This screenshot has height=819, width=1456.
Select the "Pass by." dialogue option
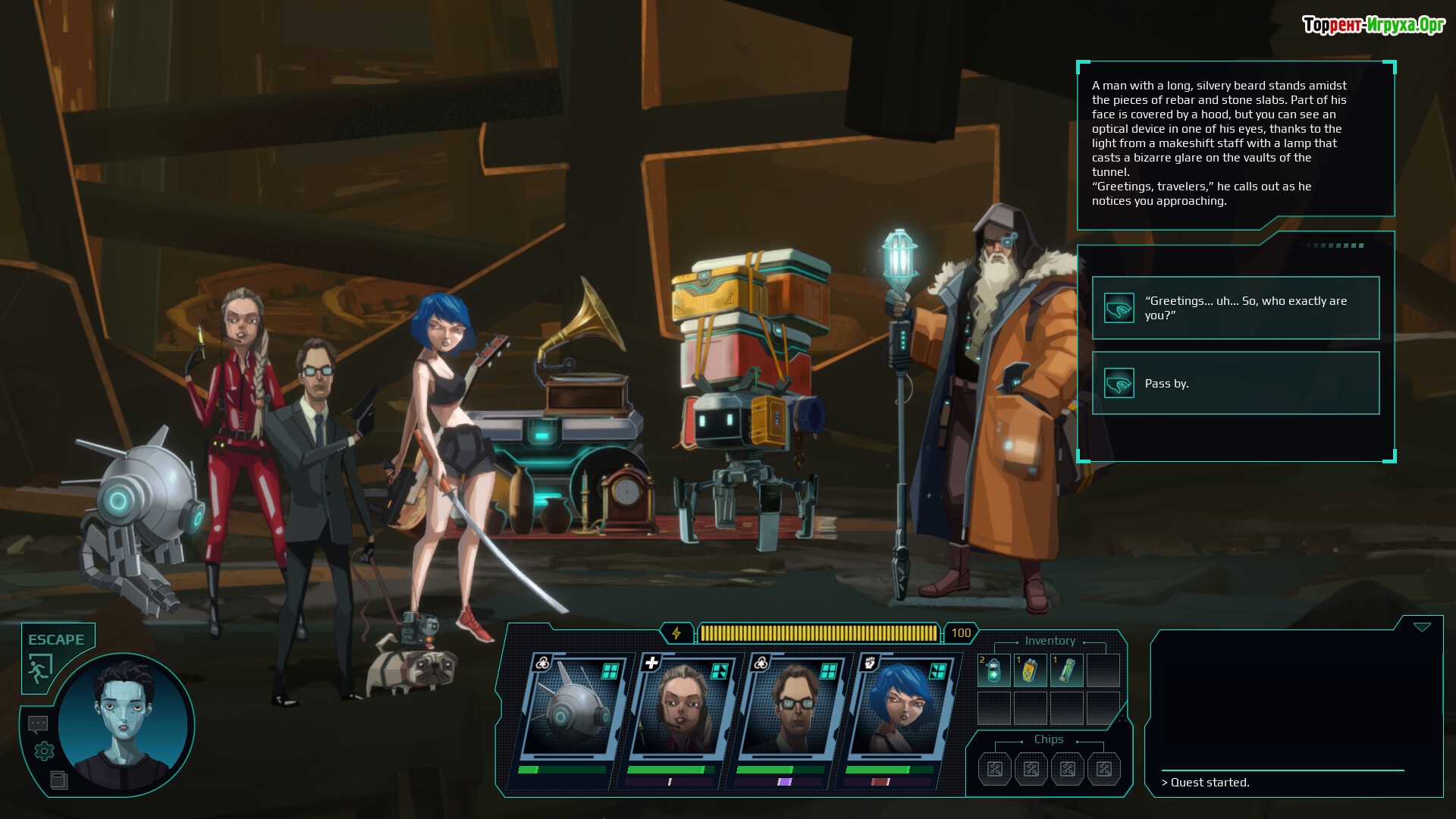pos(1235,383)
